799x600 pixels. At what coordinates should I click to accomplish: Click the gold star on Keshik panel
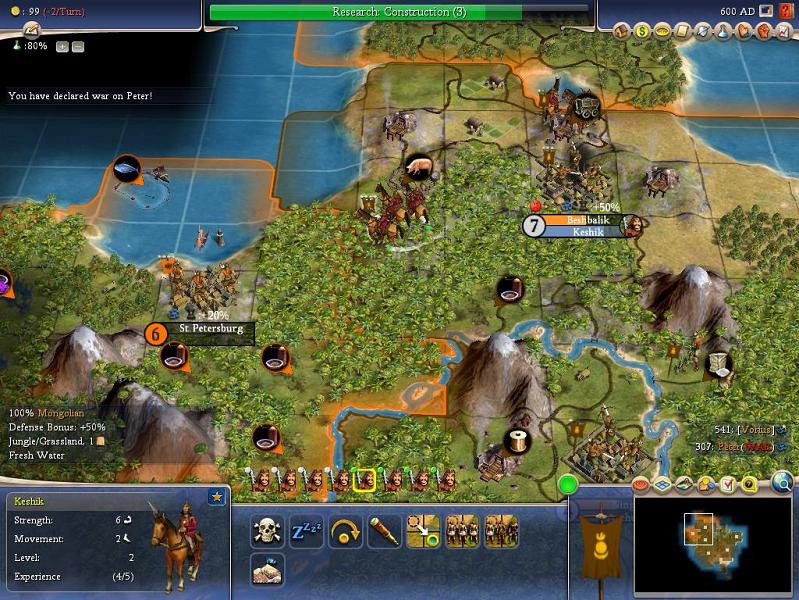216,497
